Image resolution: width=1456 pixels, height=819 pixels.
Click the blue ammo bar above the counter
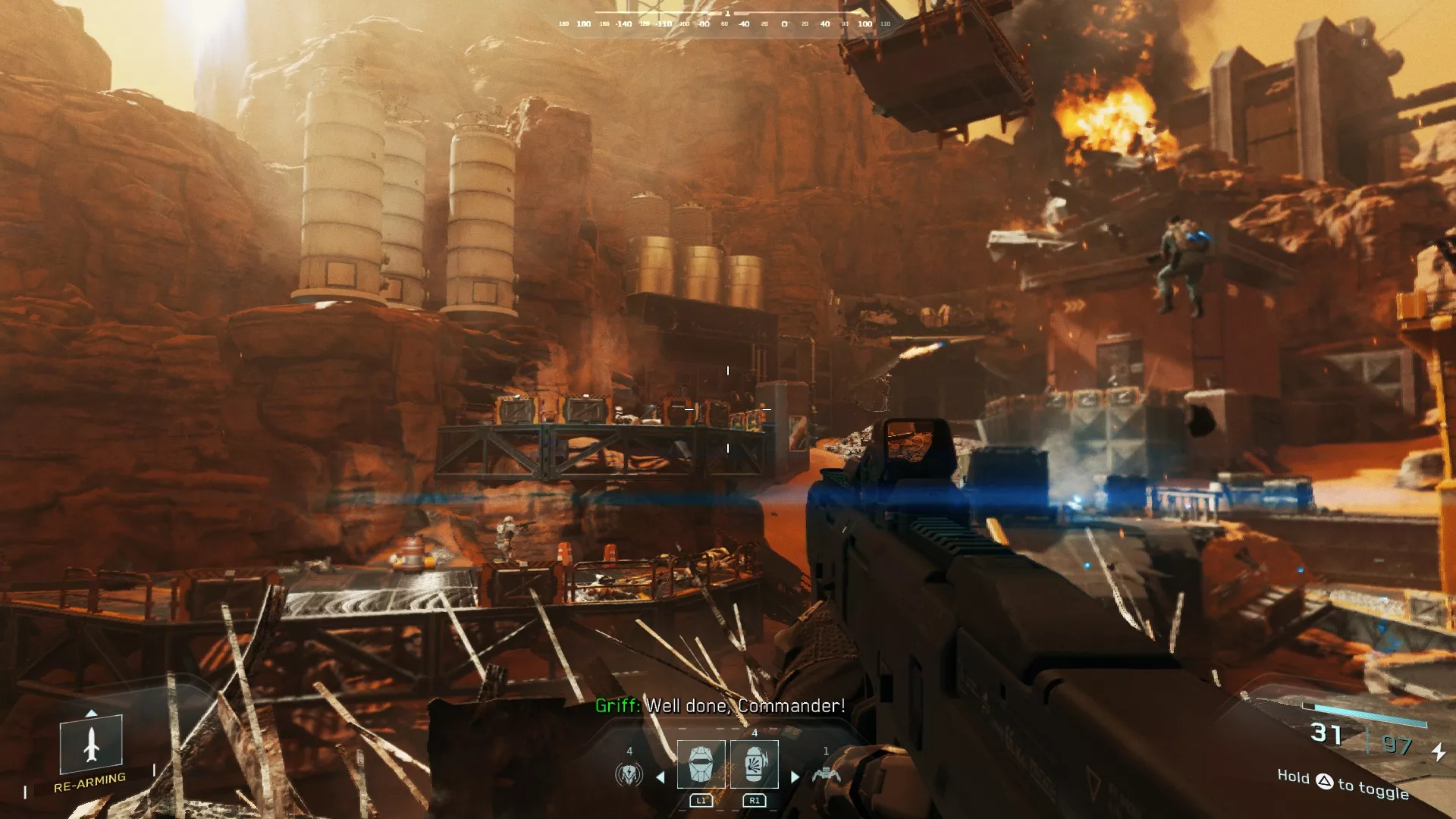(1363, 714)
